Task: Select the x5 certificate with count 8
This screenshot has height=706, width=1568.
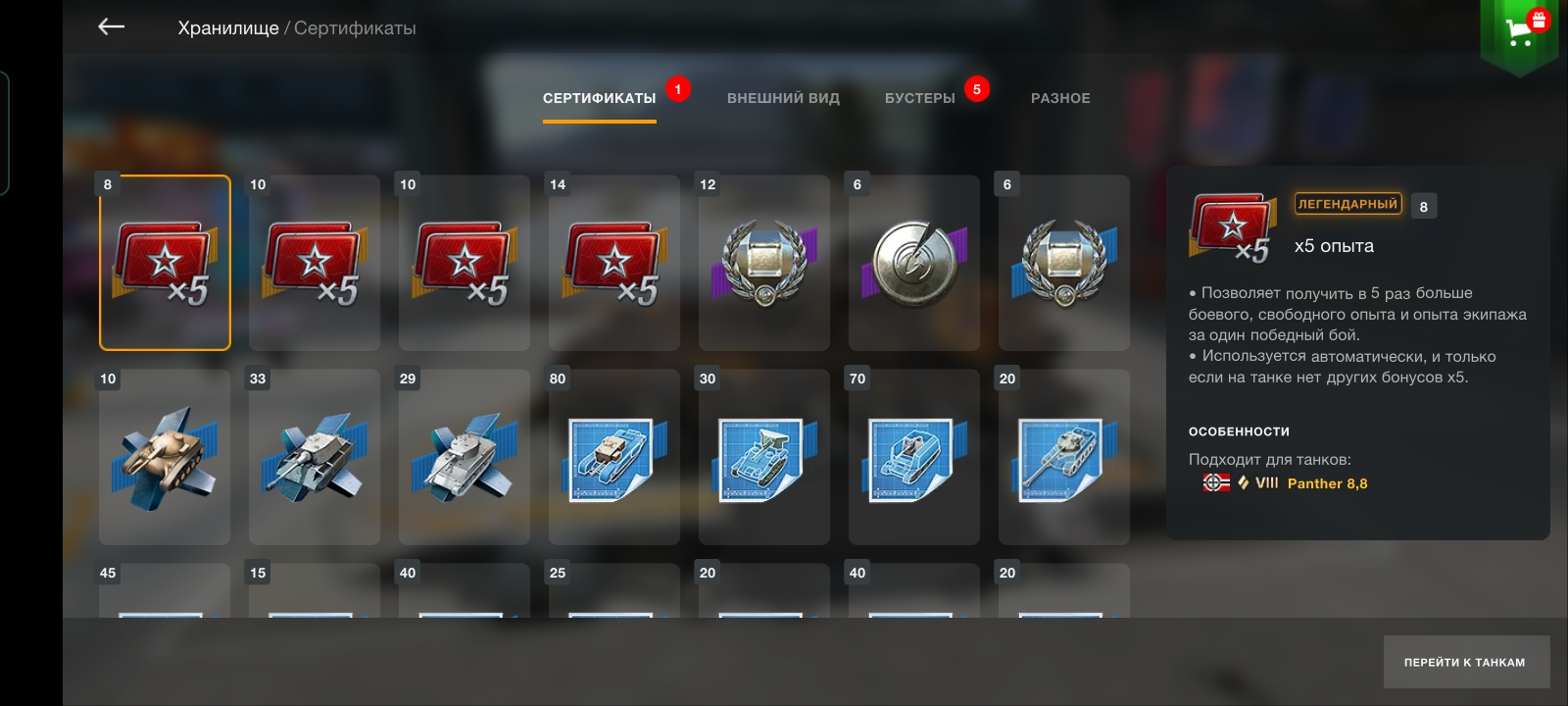Action: [x=165, y=263]
